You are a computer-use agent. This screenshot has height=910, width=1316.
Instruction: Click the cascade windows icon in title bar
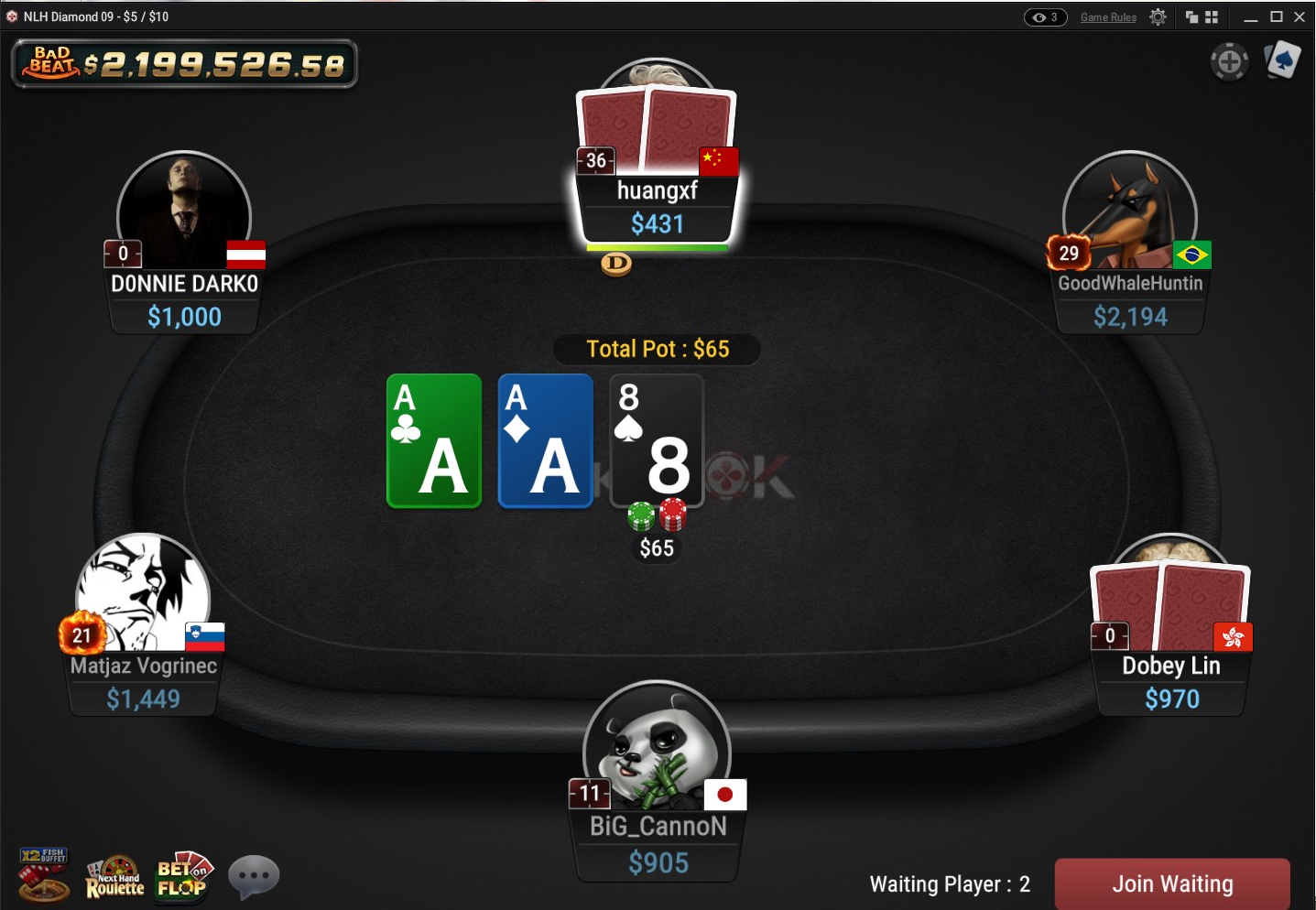(1191, 16)
